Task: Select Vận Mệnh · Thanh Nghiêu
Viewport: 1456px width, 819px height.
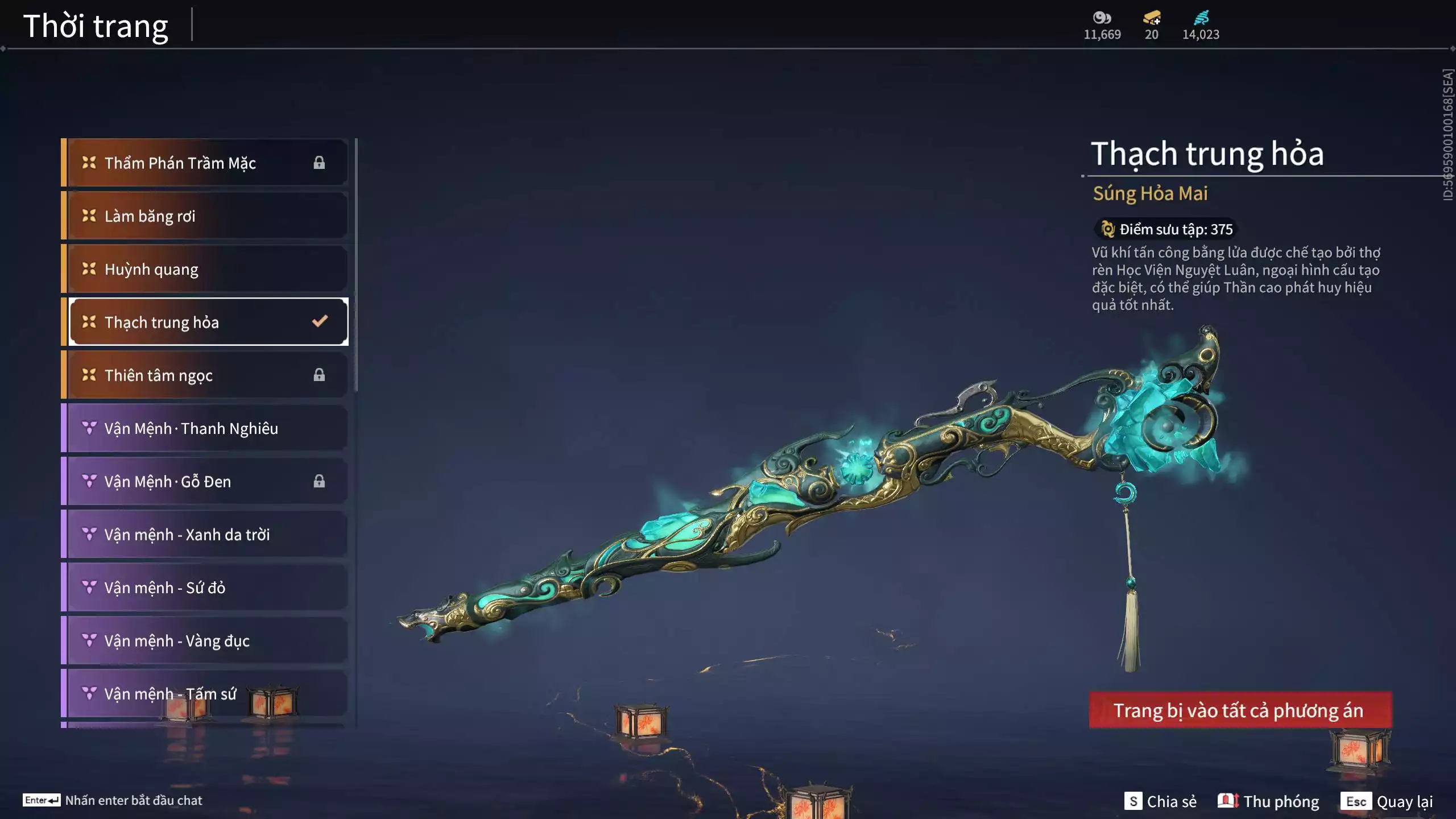Action: point(205,428)
